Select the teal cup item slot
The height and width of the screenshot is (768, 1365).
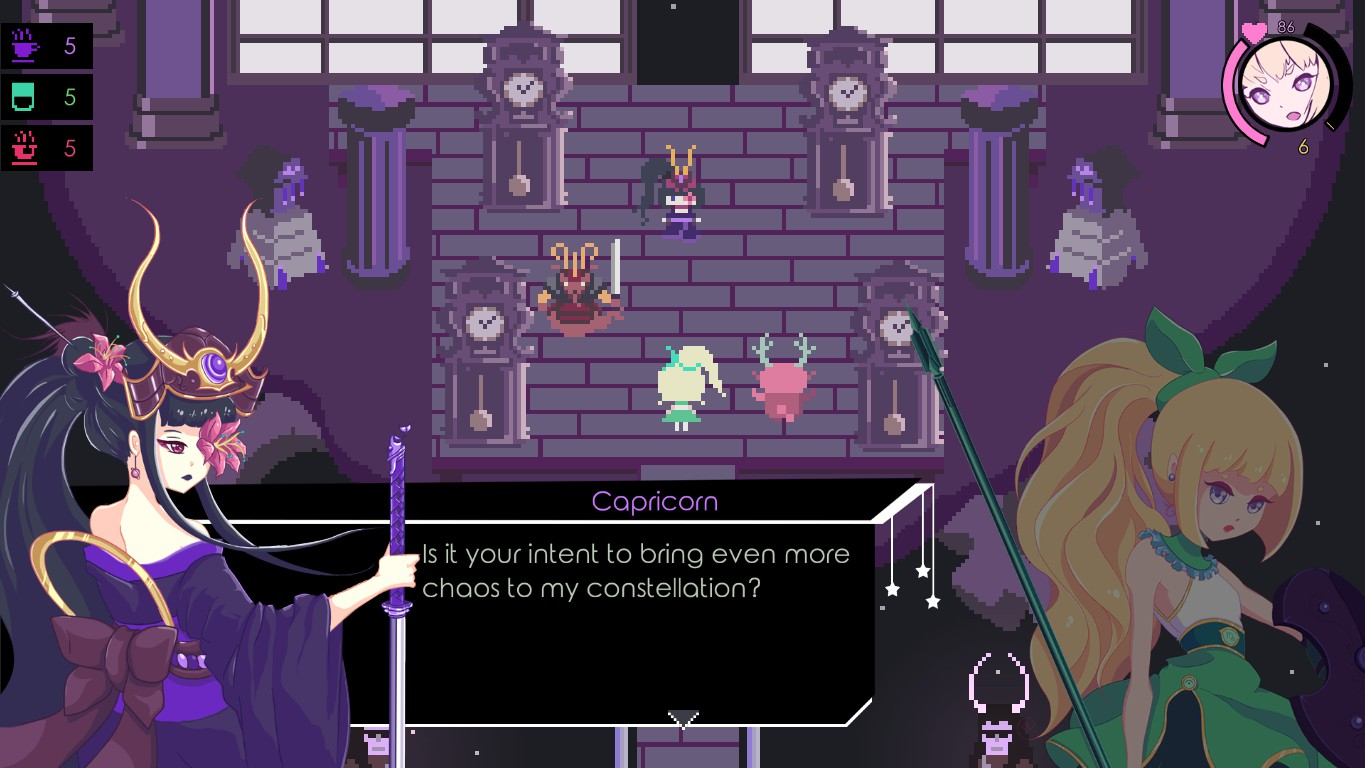24,97
